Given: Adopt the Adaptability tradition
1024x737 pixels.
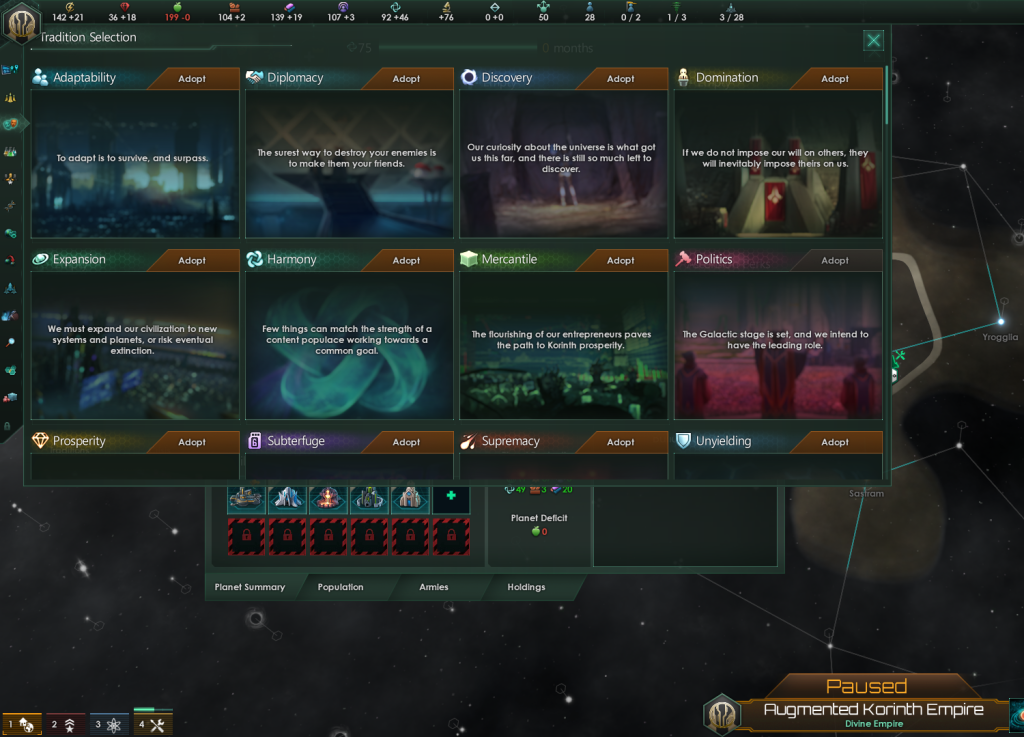Looking at the screenshot, I should click(192, 79).
